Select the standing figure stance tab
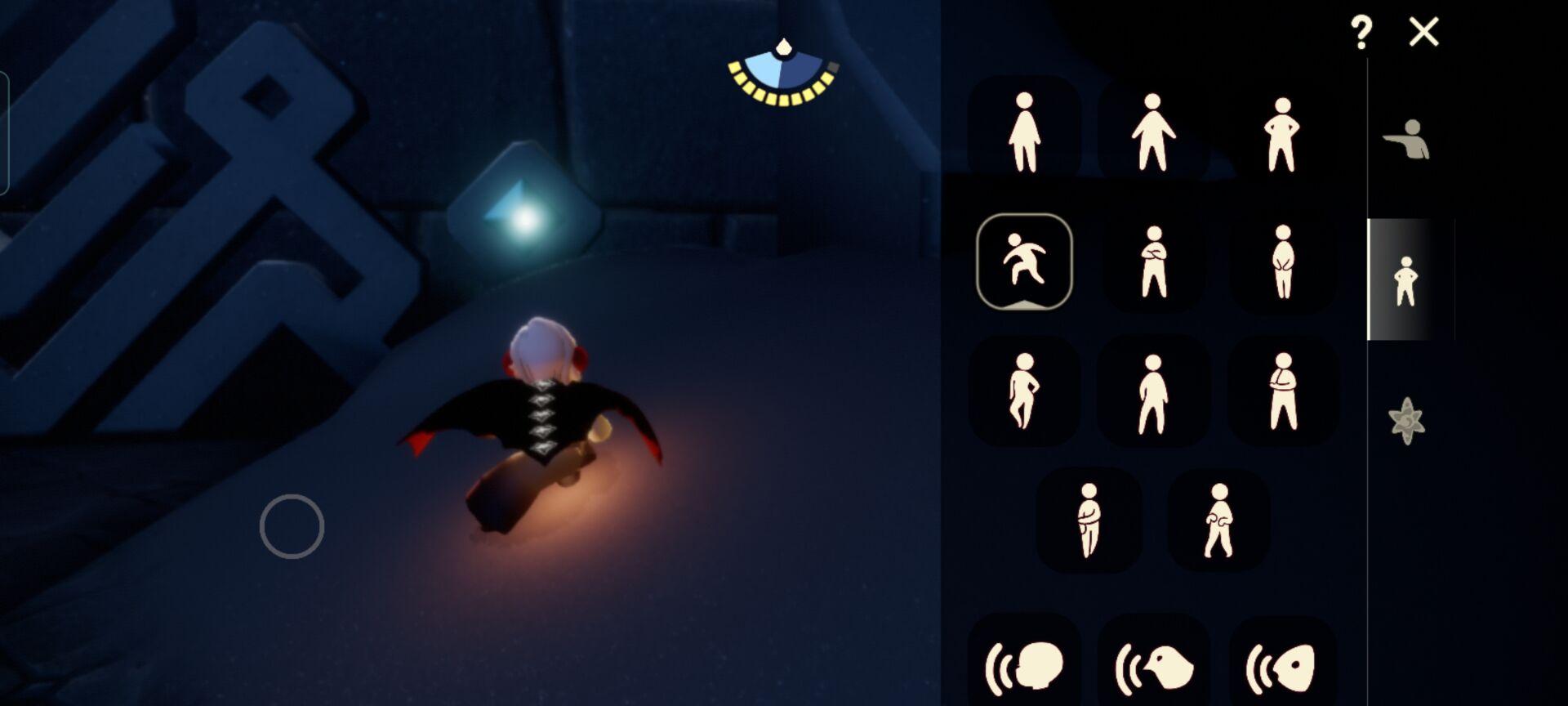Screen dimensions: 1568x706 (x=1405, y=280)
